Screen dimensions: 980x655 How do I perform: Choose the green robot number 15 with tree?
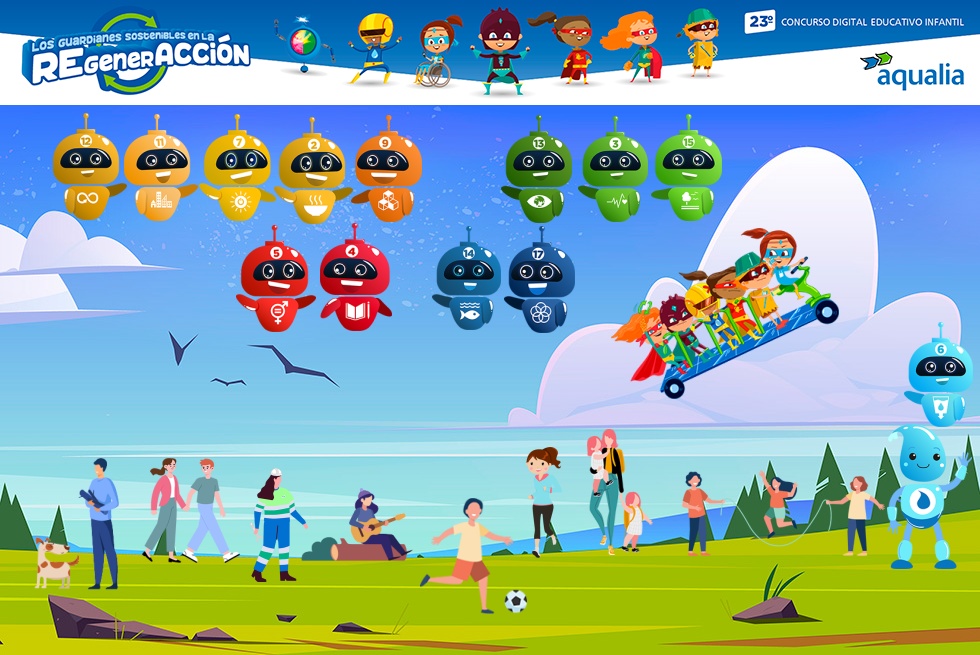688,172
